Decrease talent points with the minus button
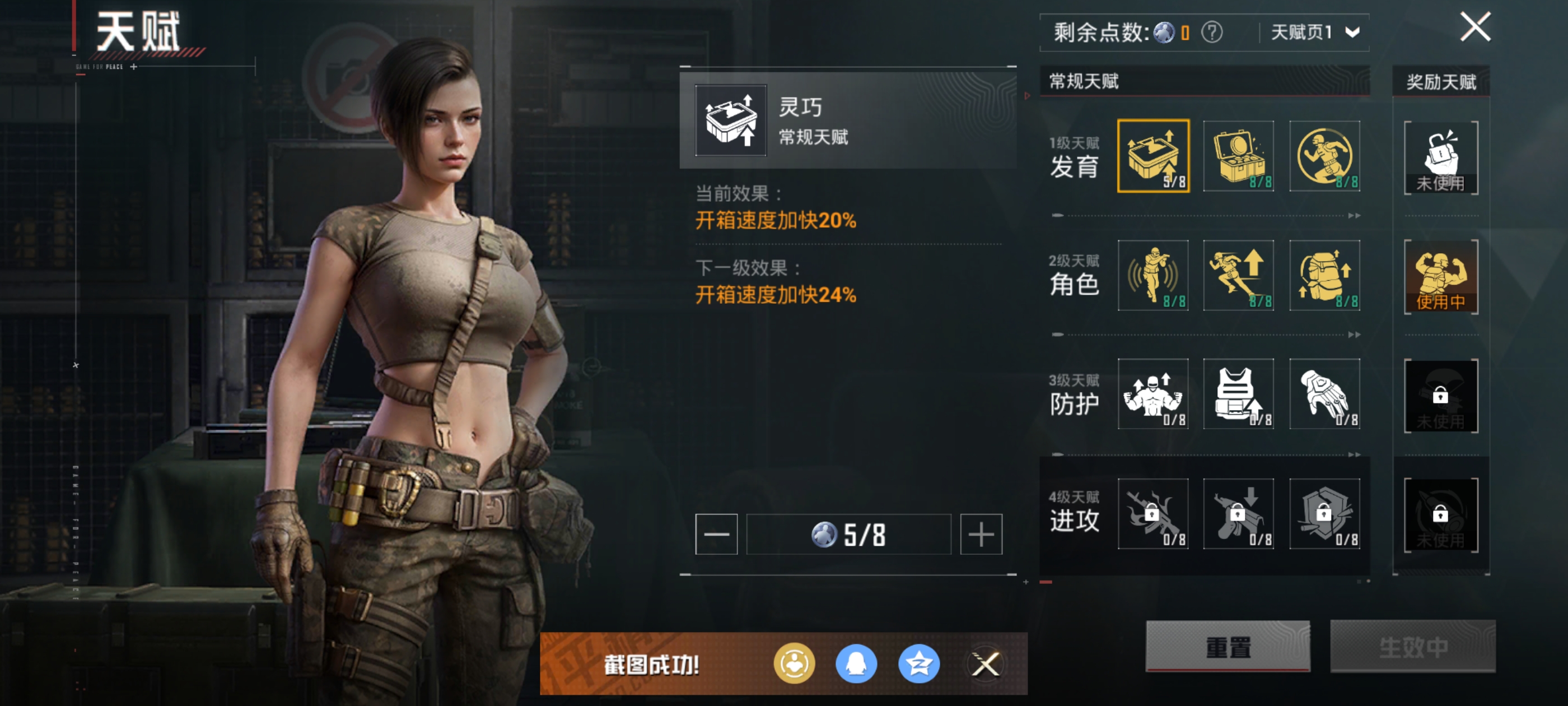The width and height of the screenshot is (1568, 706). point(716,534)
